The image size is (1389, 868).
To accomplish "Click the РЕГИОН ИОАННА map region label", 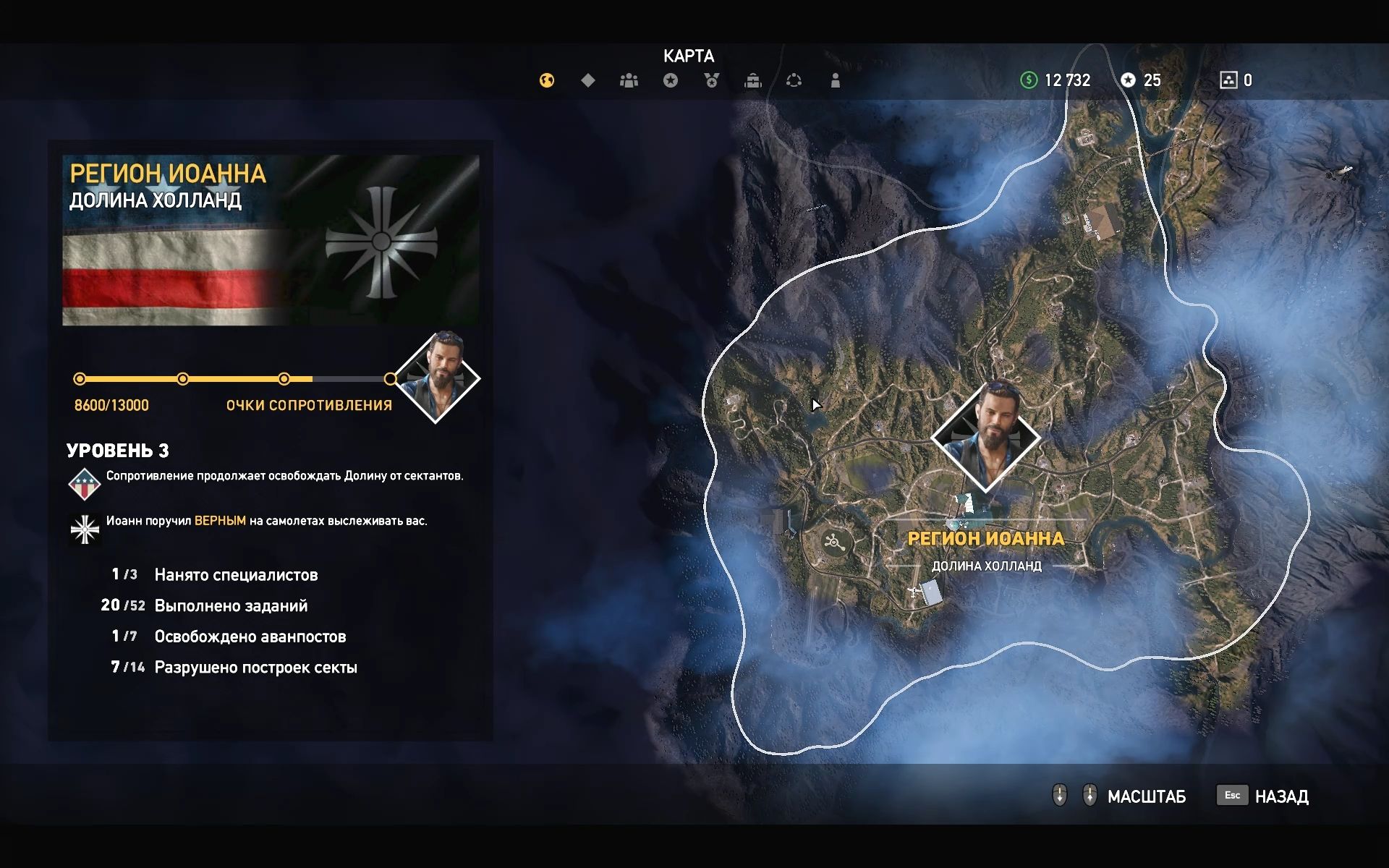I will pos(985,538).
